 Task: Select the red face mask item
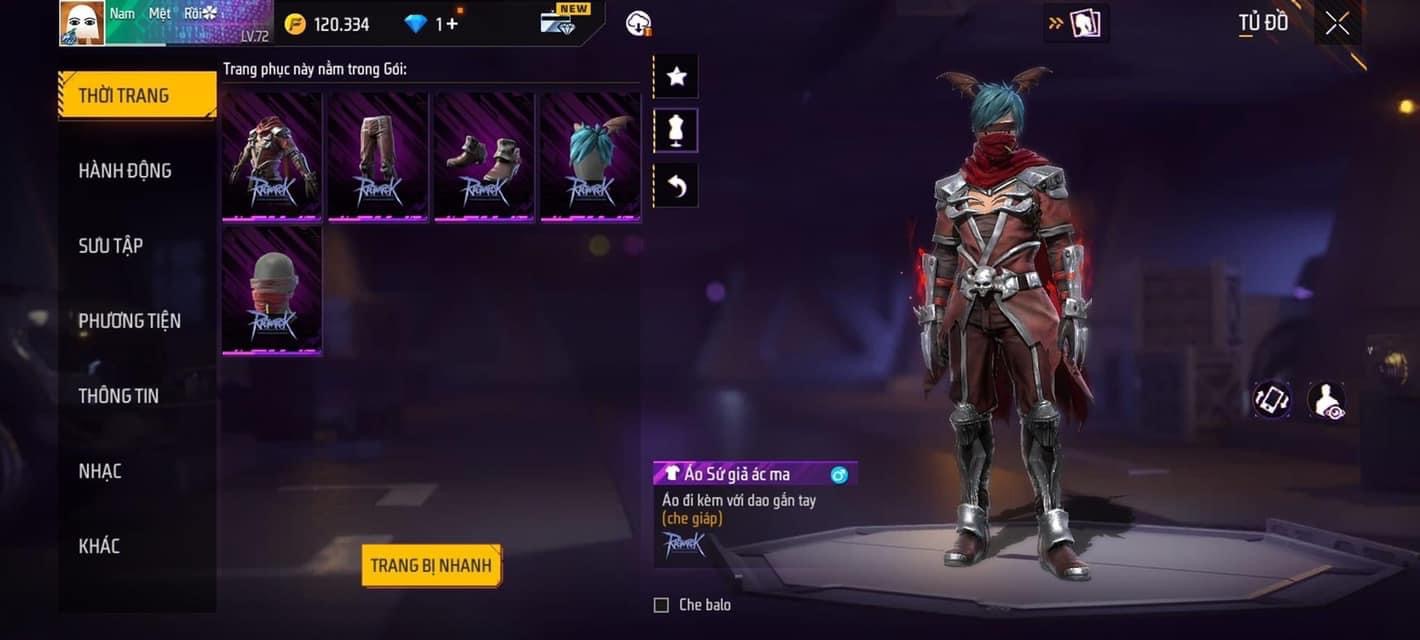(272, 290)
